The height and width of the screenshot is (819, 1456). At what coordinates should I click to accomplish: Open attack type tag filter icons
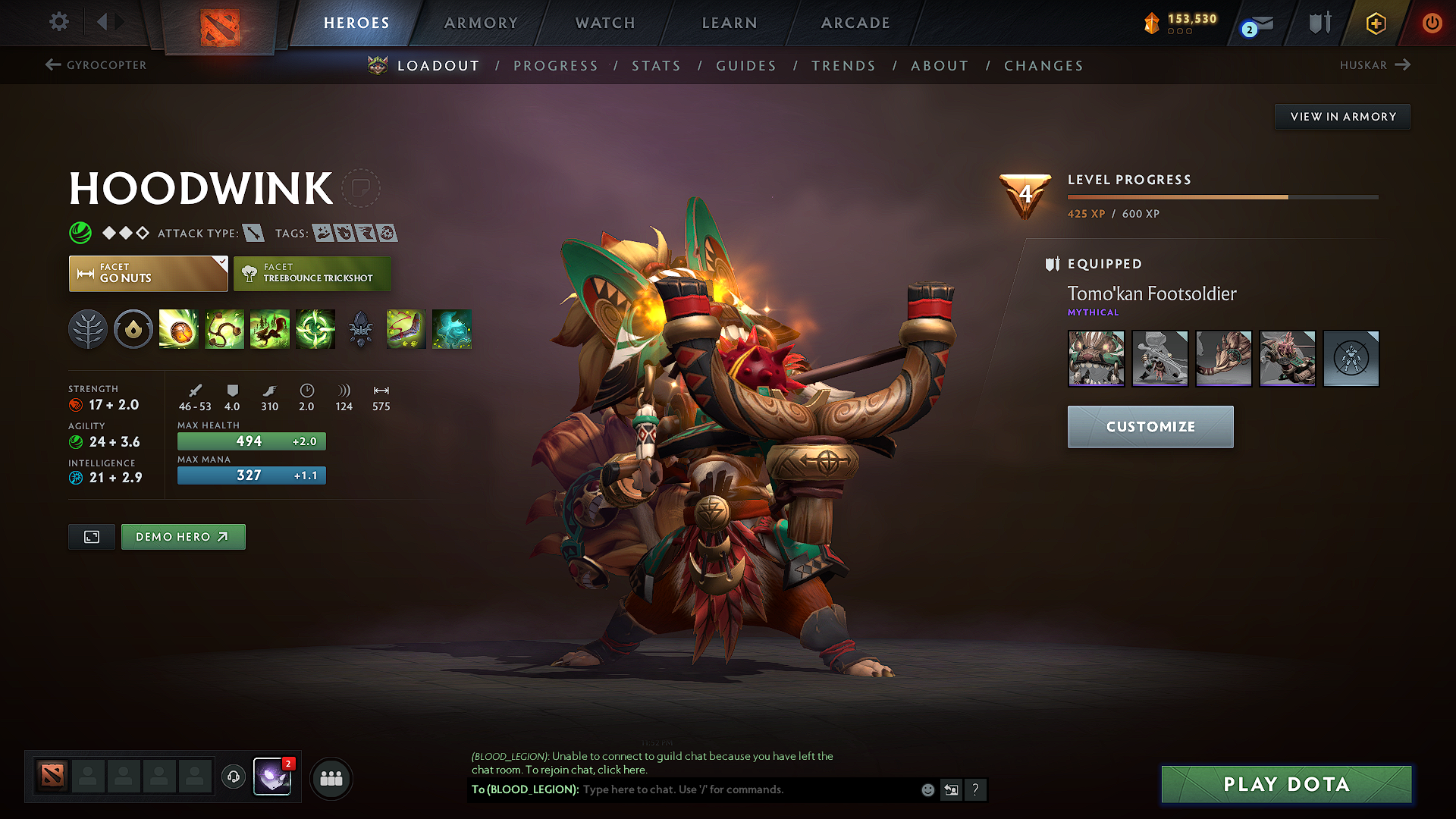click(256, 233)
